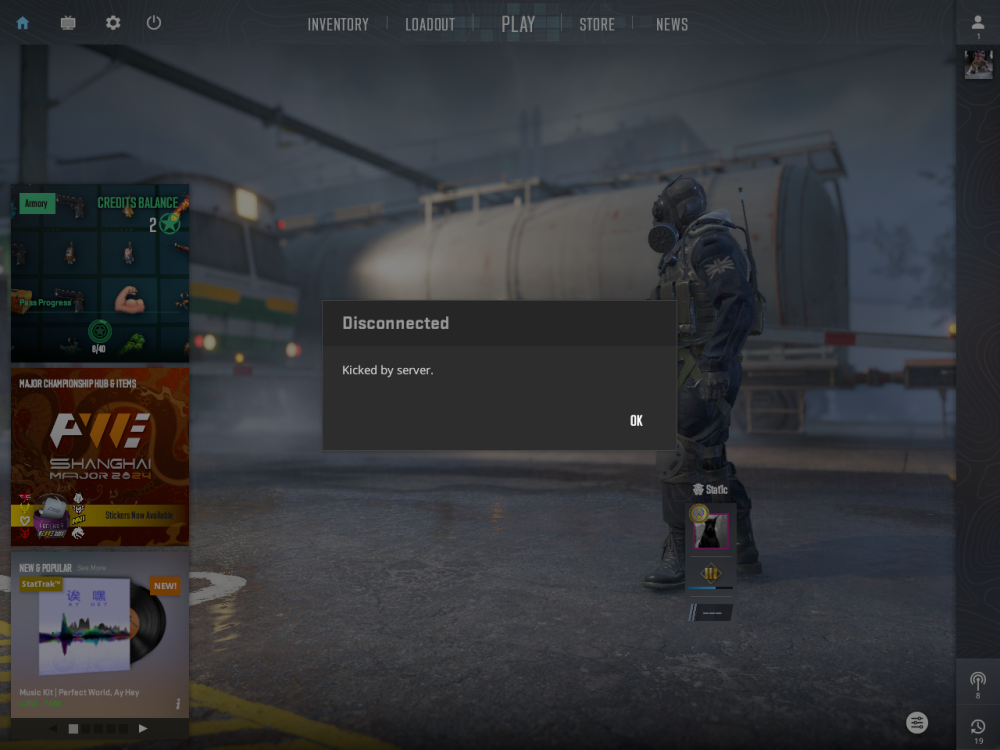Visit the Store tab
Image resolution: width=1000 pixels, height=750 pixels.
click(x=597, y=25)
